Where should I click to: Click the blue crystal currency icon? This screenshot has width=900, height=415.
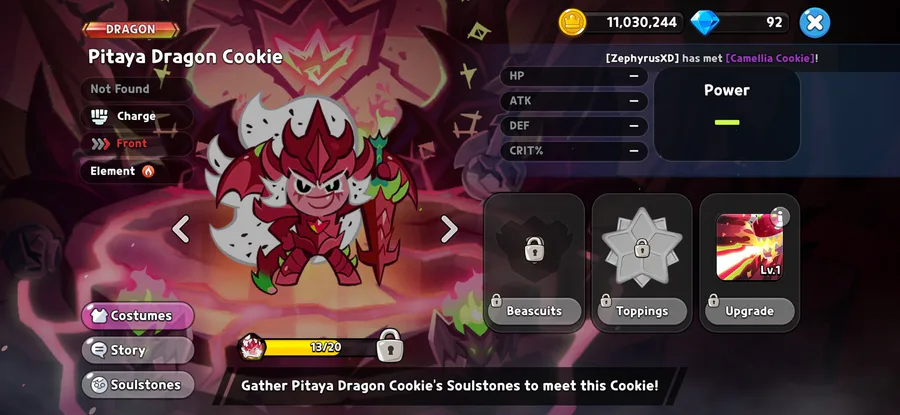coord(705,21)
